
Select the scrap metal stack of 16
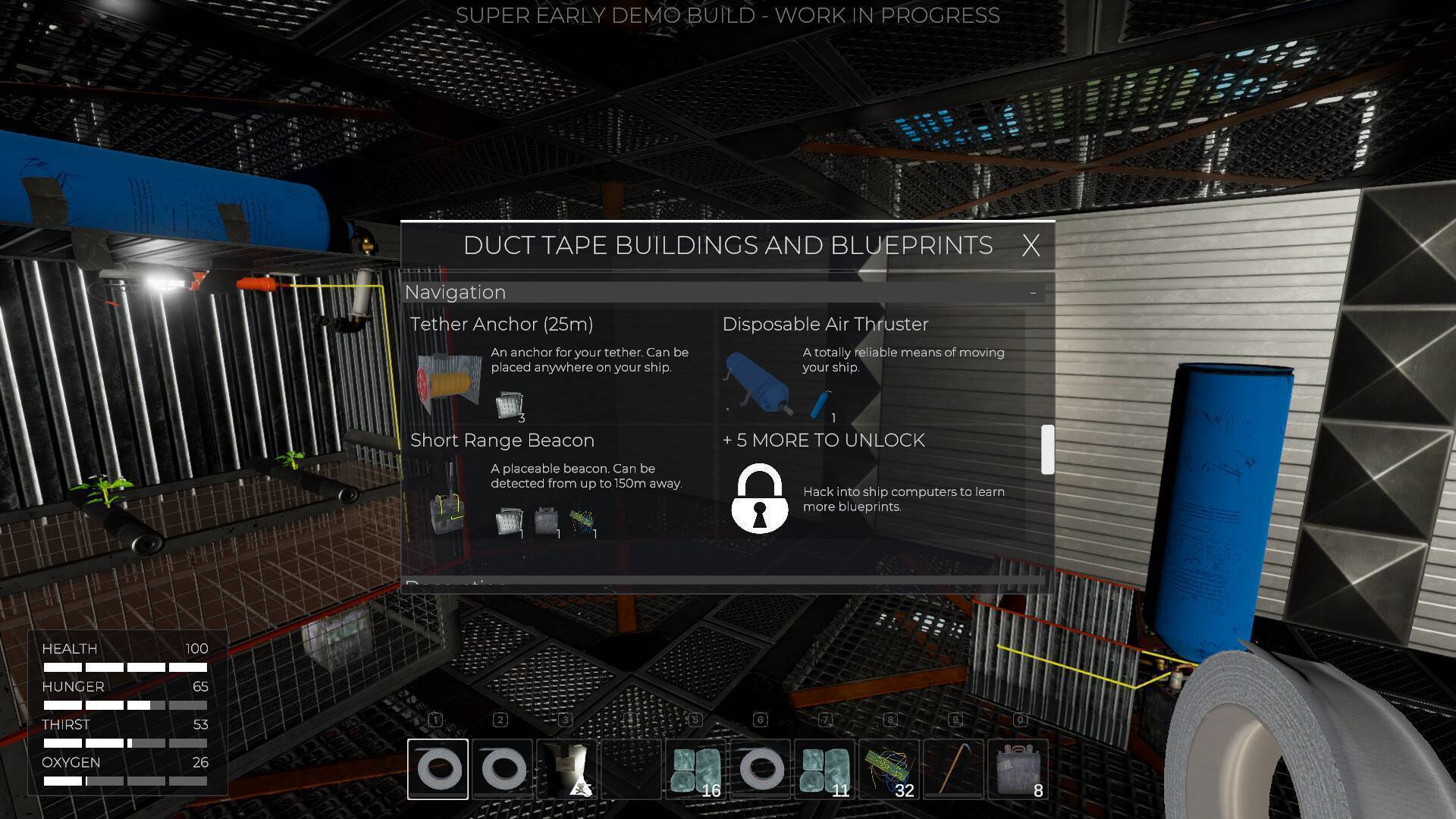tap(696, 769)
